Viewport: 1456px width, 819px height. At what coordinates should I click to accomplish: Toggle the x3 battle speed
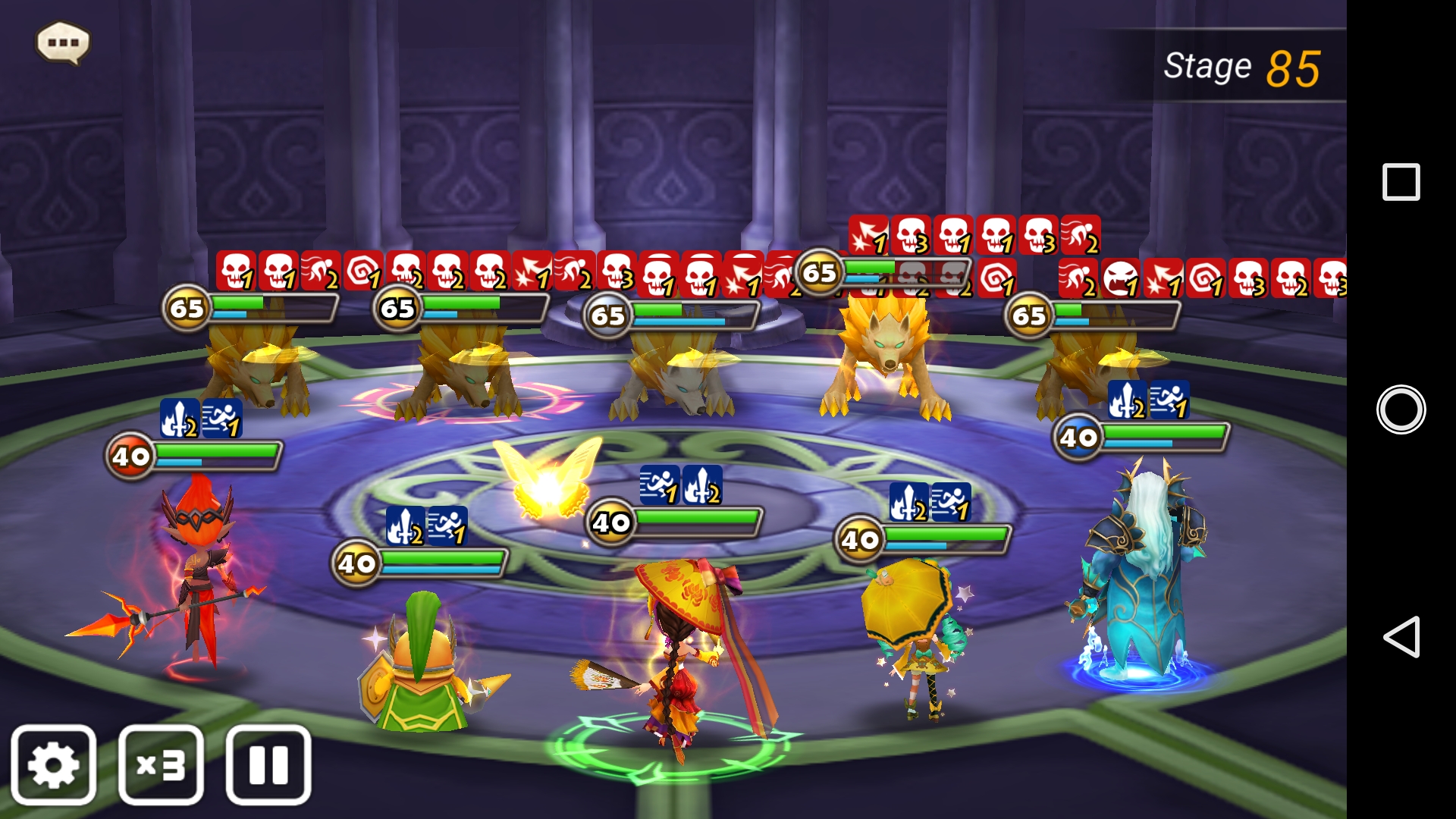click(161, 764)
